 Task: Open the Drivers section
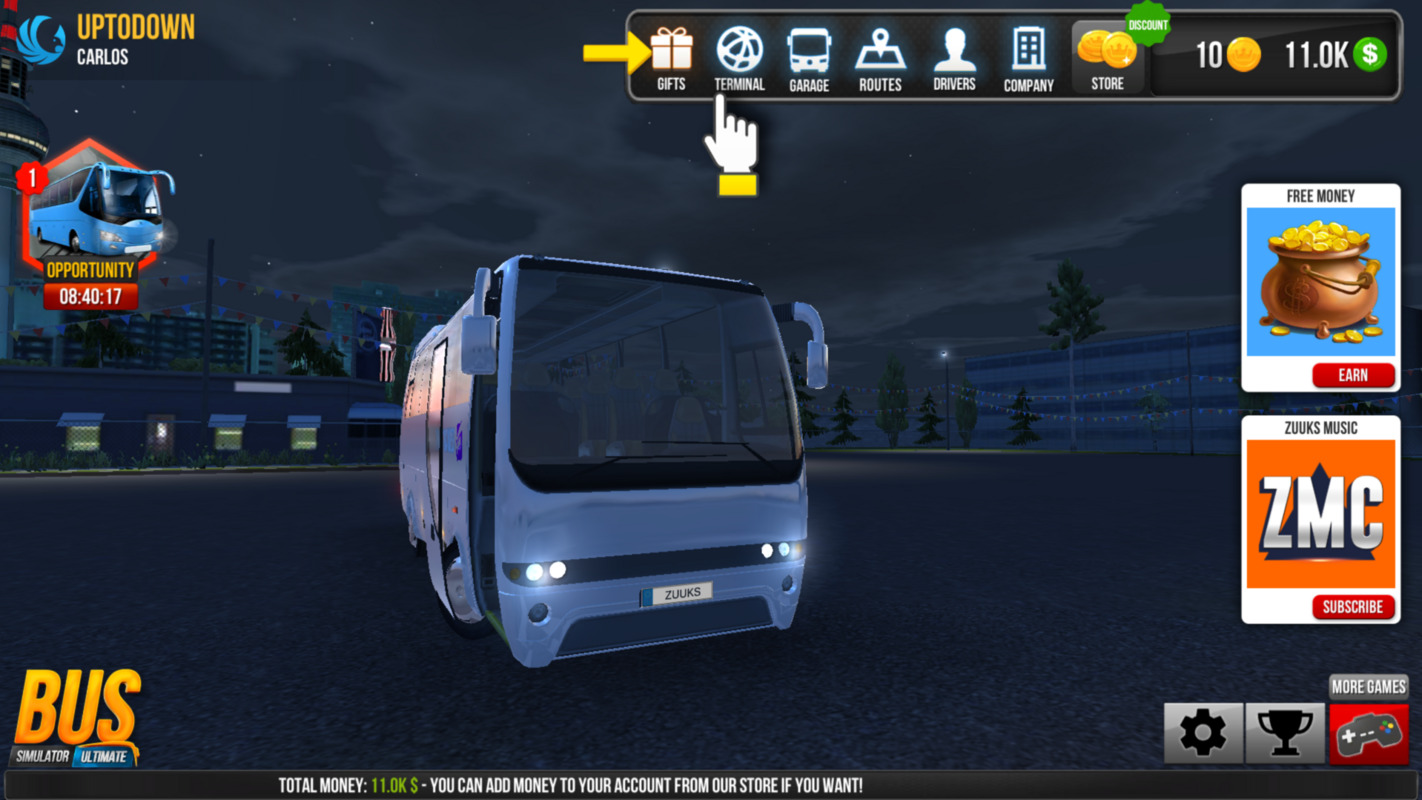coord(954,58)
